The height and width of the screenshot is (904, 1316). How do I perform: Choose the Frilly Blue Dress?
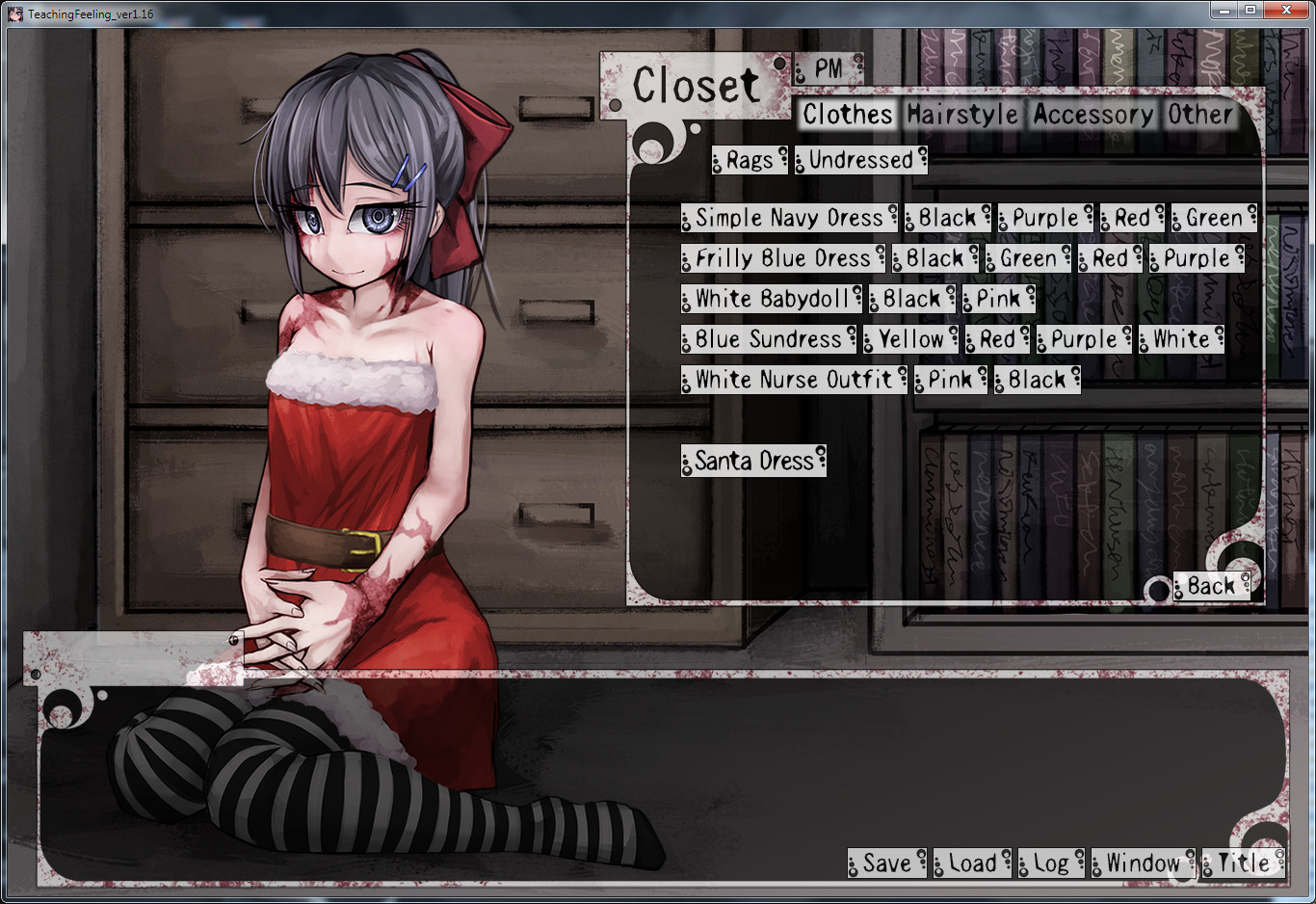click(782, 258)
